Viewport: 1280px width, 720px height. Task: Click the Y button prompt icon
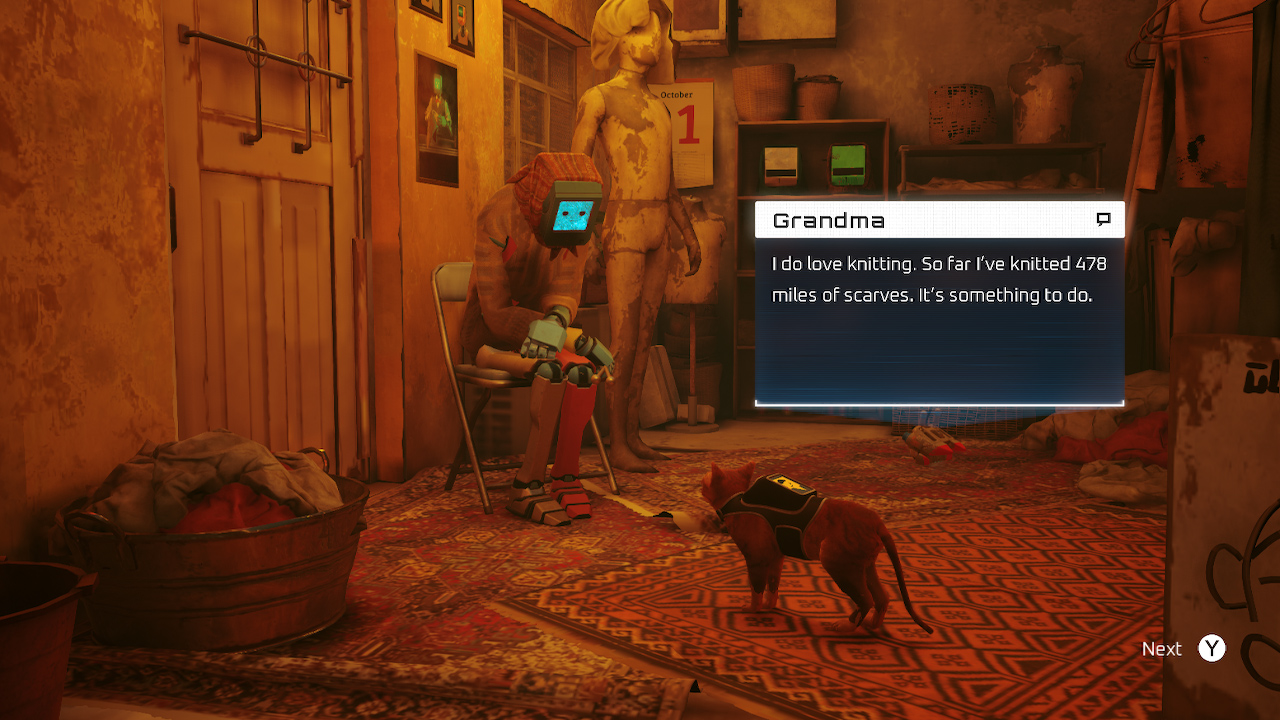(x=1211, y=648)
